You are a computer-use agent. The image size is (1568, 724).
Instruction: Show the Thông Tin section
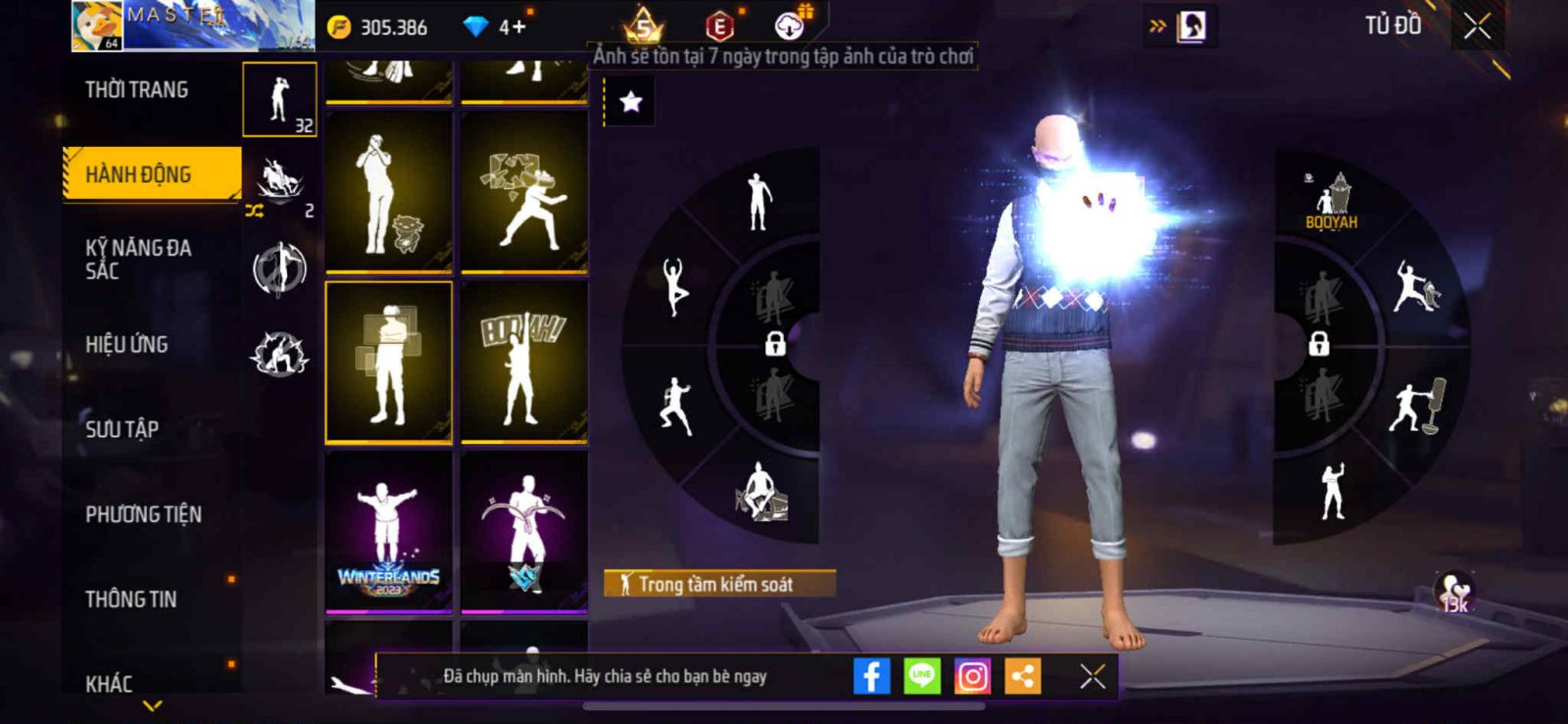click(x=131, y=599)
